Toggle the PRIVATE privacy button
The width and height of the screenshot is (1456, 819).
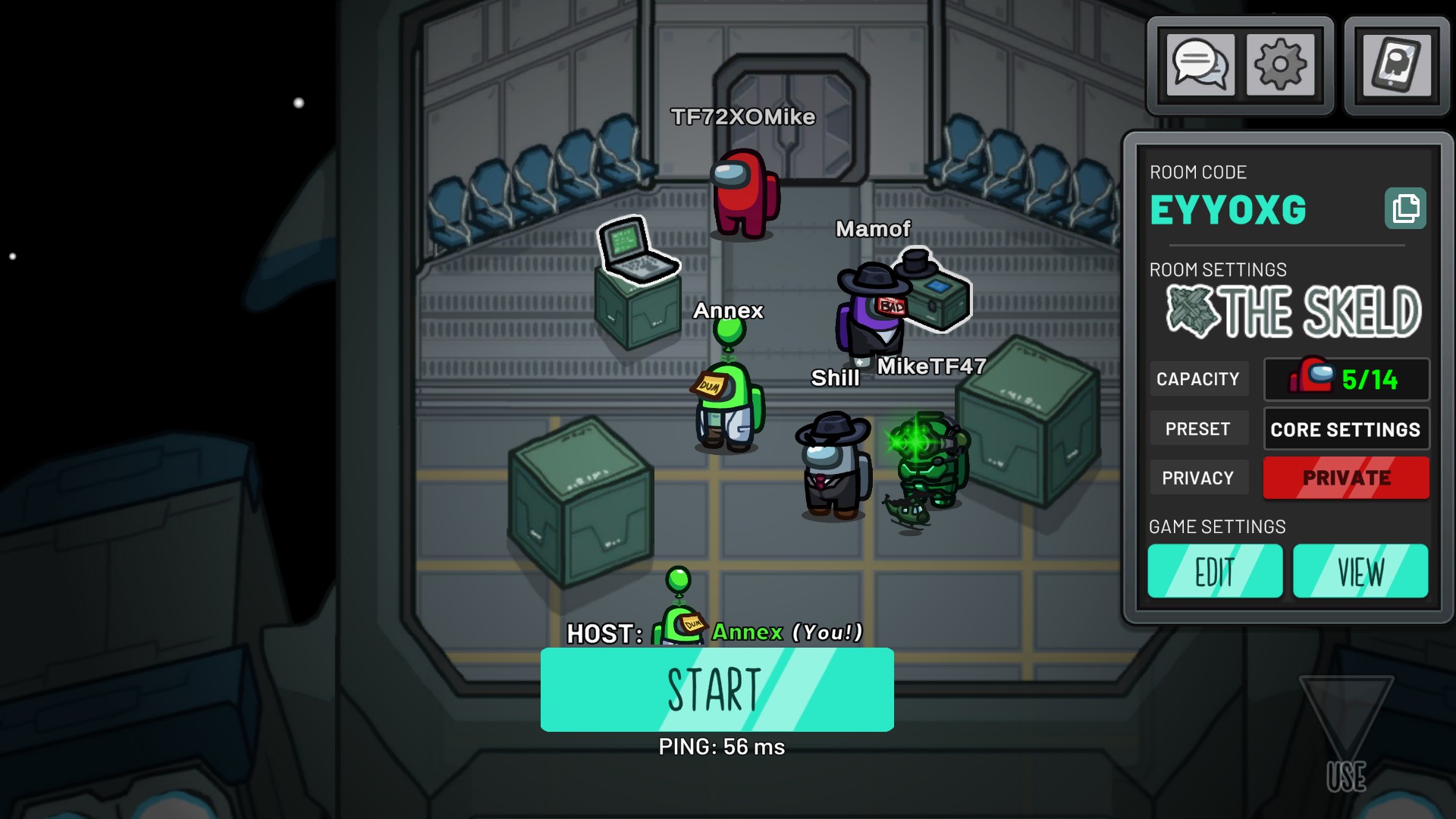[1346, 478]
